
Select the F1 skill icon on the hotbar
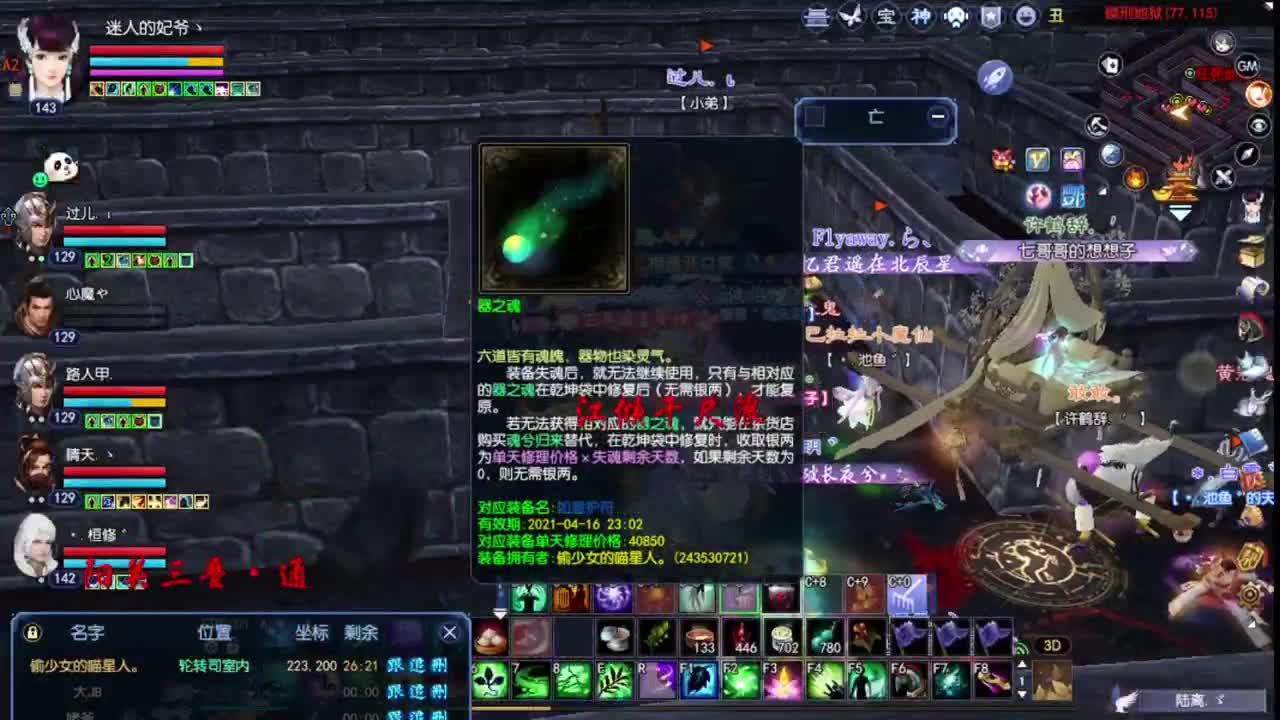click(697, 679)
